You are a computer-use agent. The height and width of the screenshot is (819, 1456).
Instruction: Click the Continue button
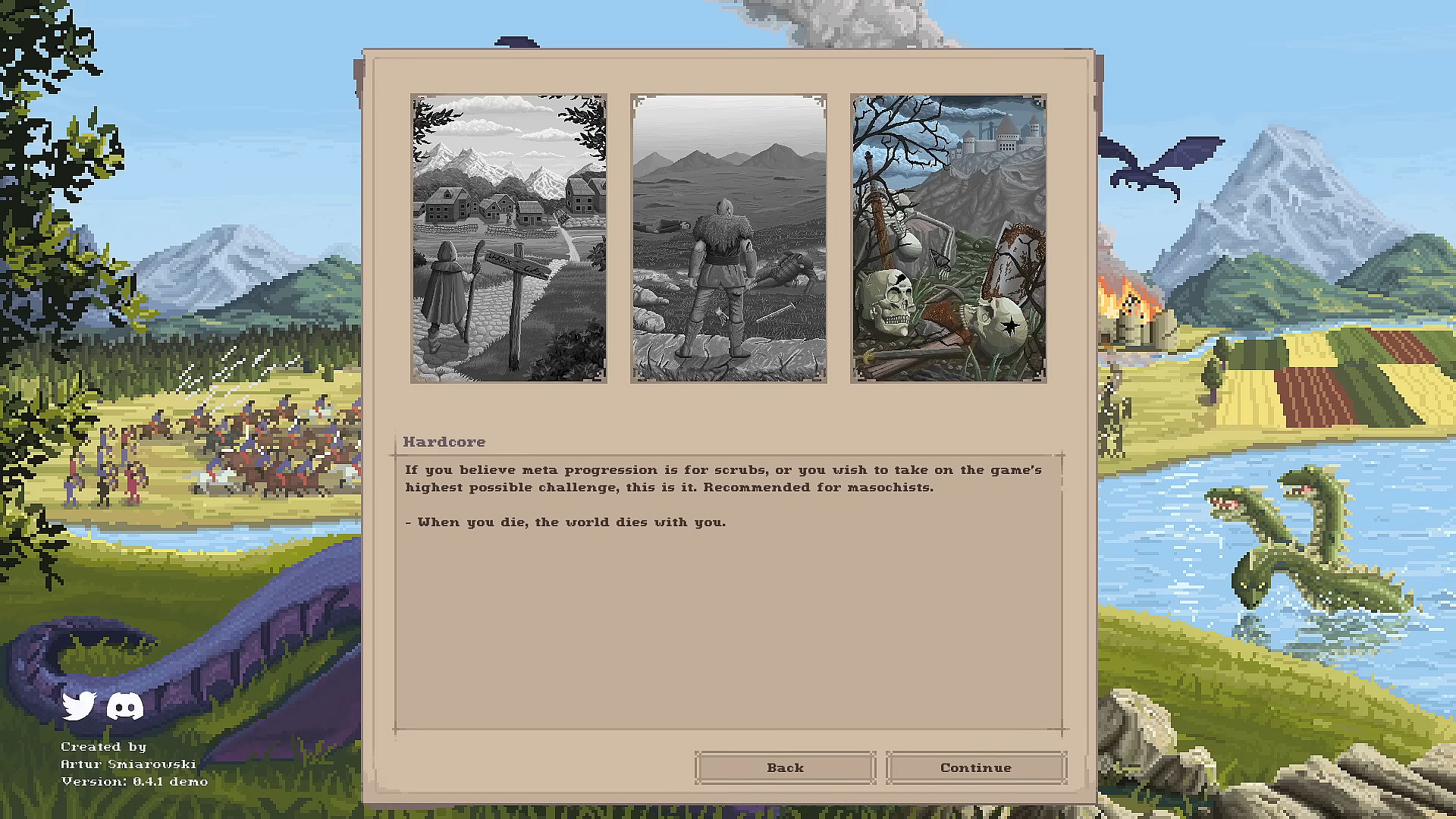click(976, 767)
